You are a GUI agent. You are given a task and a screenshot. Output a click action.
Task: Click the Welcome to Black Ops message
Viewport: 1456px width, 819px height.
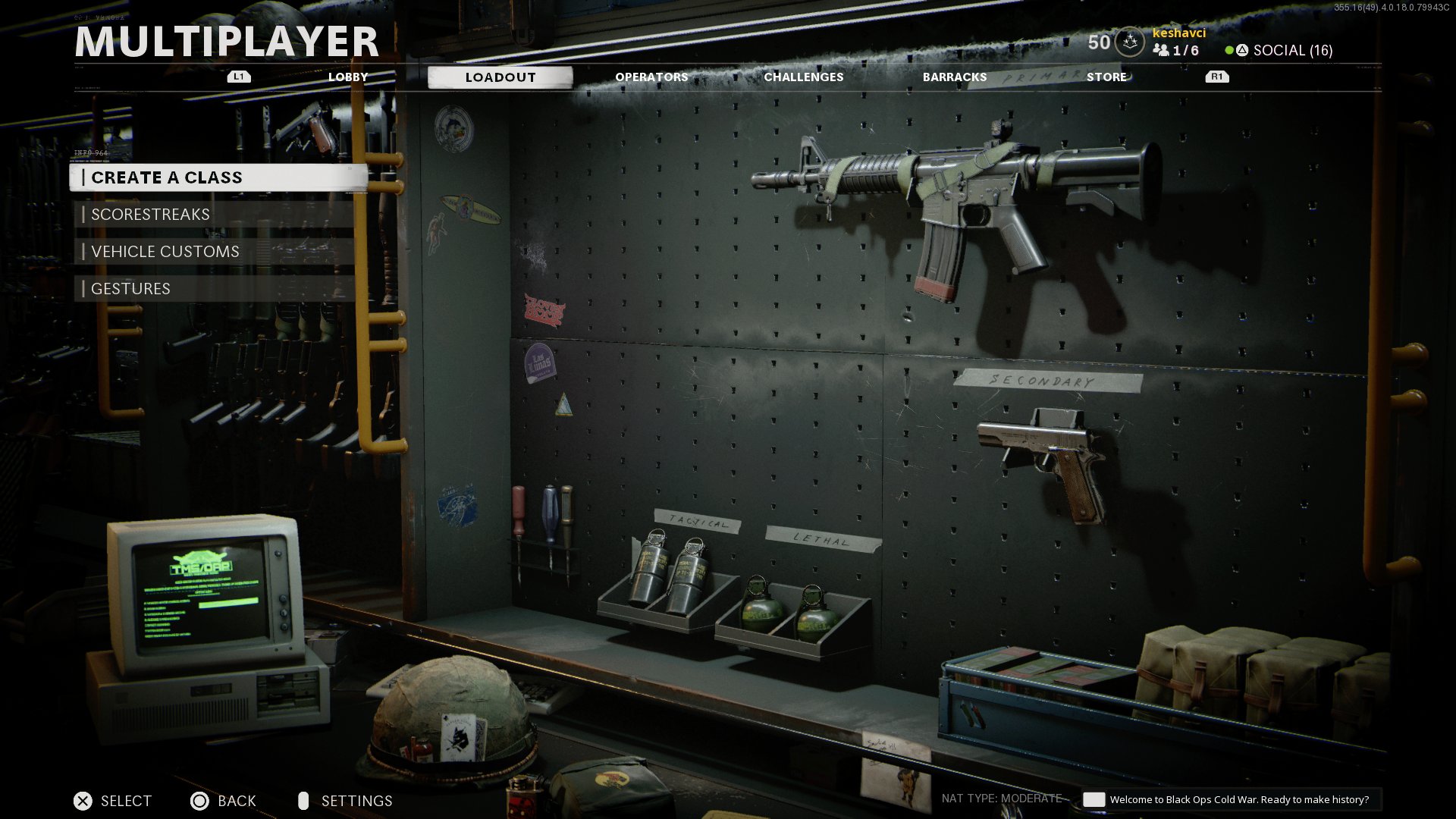[x=1238, y=799]
